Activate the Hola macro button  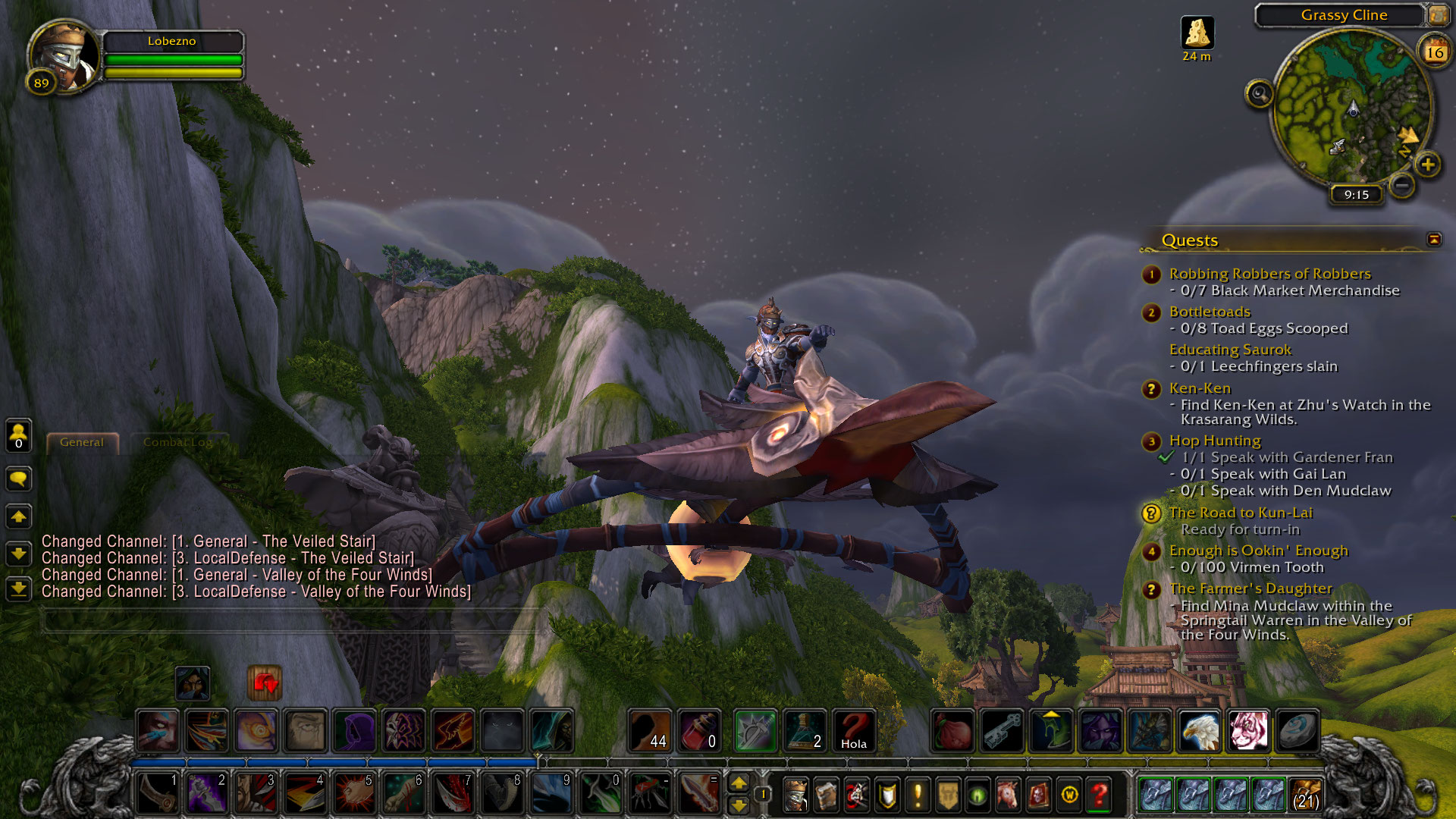coord(853,730)
